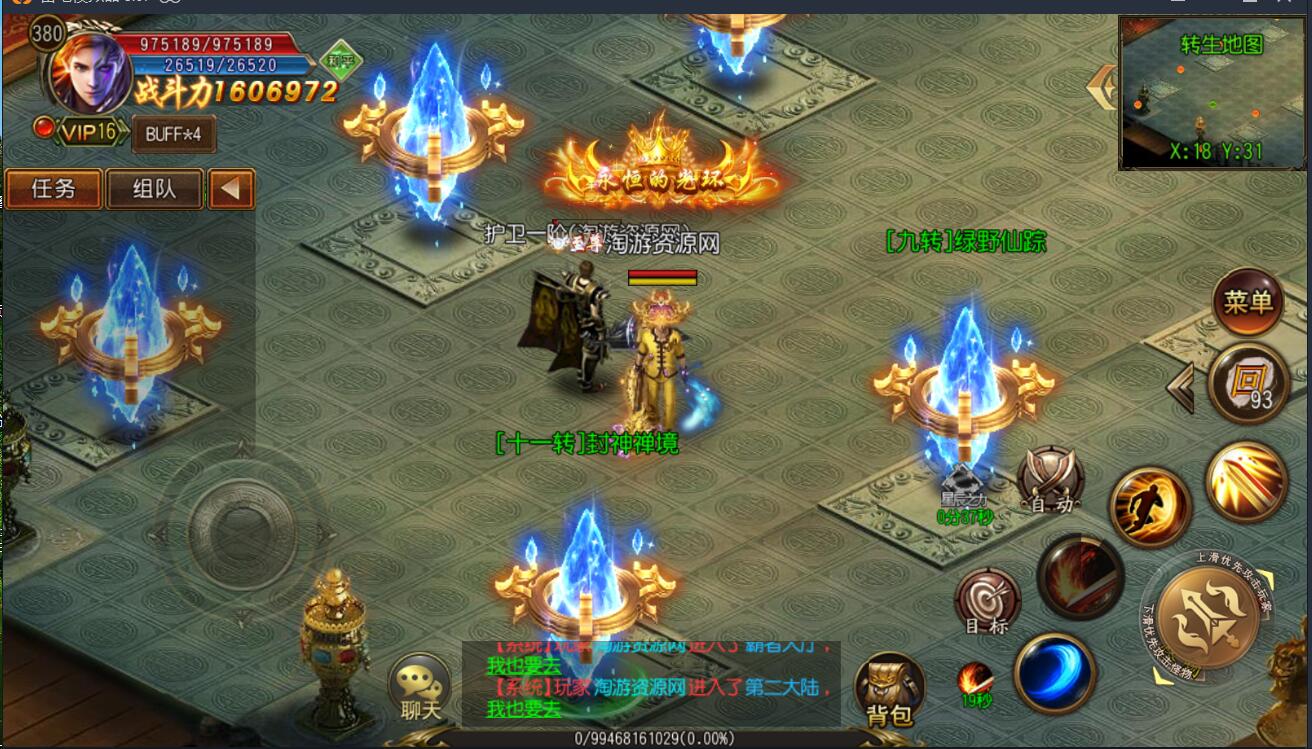Toggle 自动 auto-combat crossed swords

pos(1050,479)
